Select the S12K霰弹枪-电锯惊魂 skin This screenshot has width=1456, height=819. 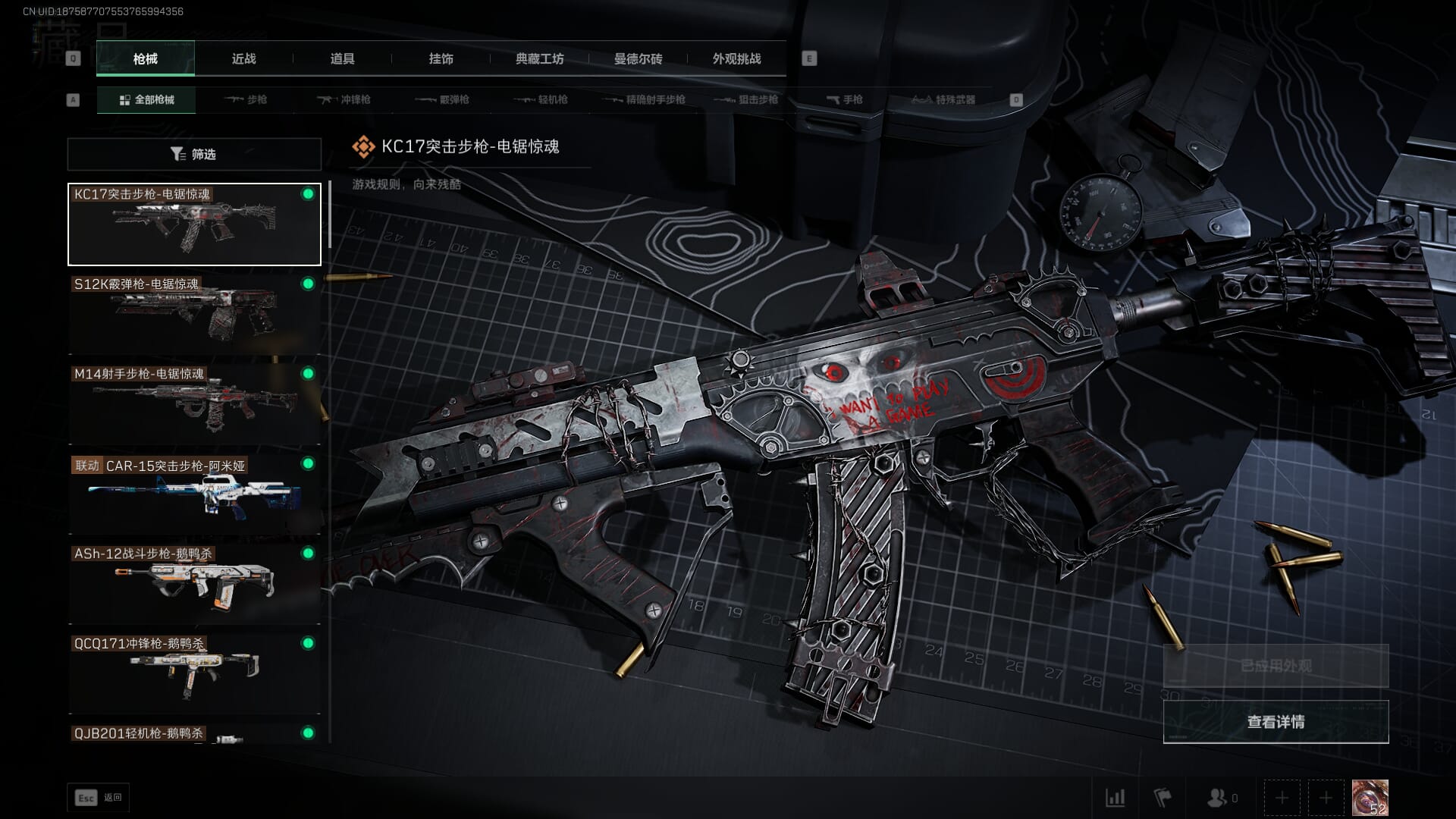coord(194,314)
